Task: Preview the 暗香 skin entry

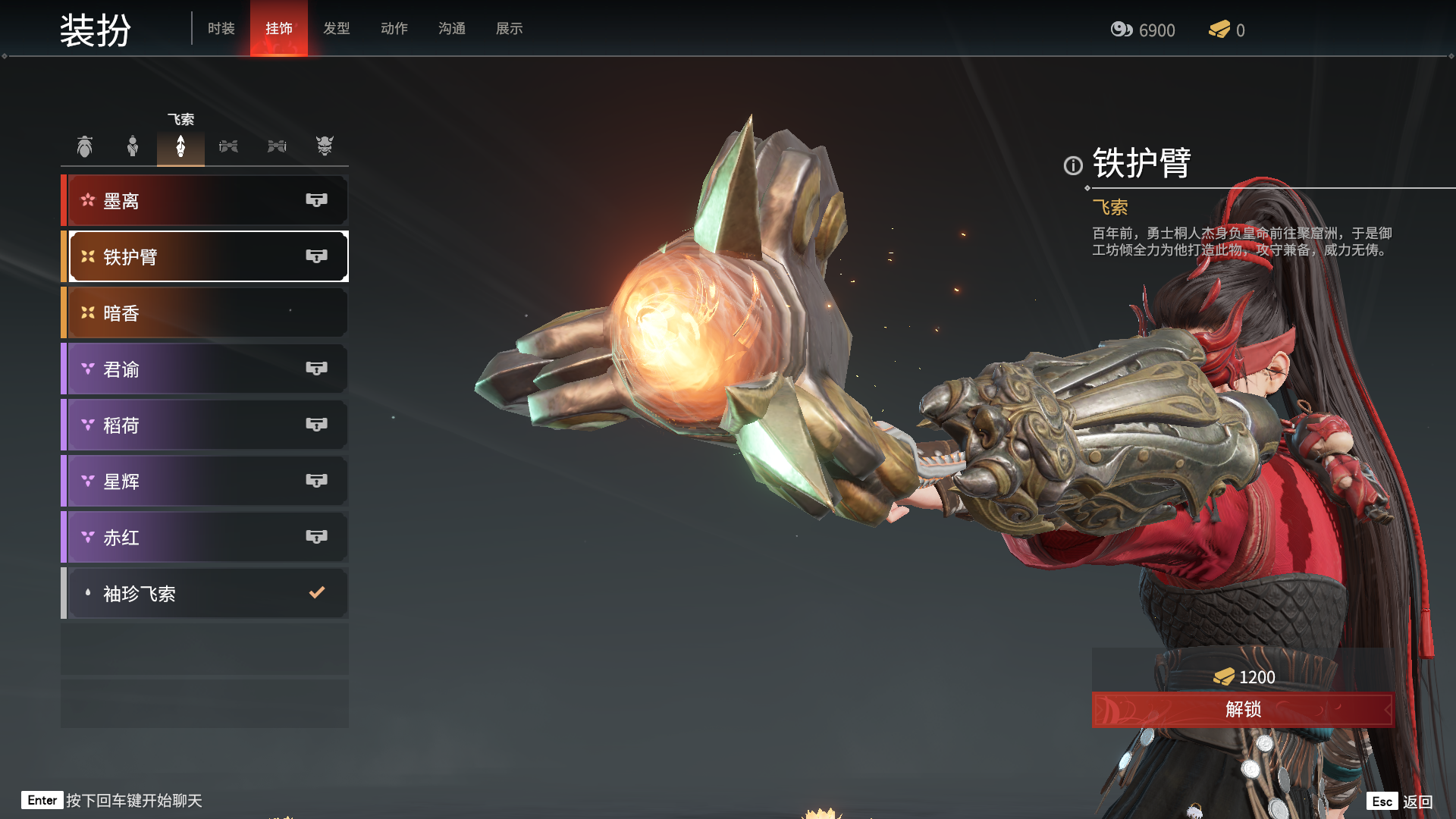Action: [x=206, y=313]
